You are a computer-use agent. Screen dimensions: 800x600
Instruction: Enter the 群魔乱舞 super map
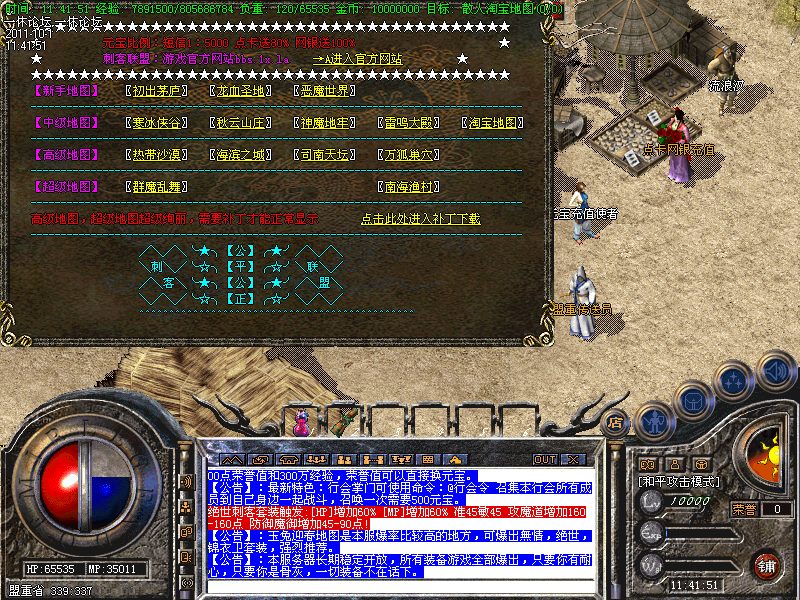[x=157, y=187]
